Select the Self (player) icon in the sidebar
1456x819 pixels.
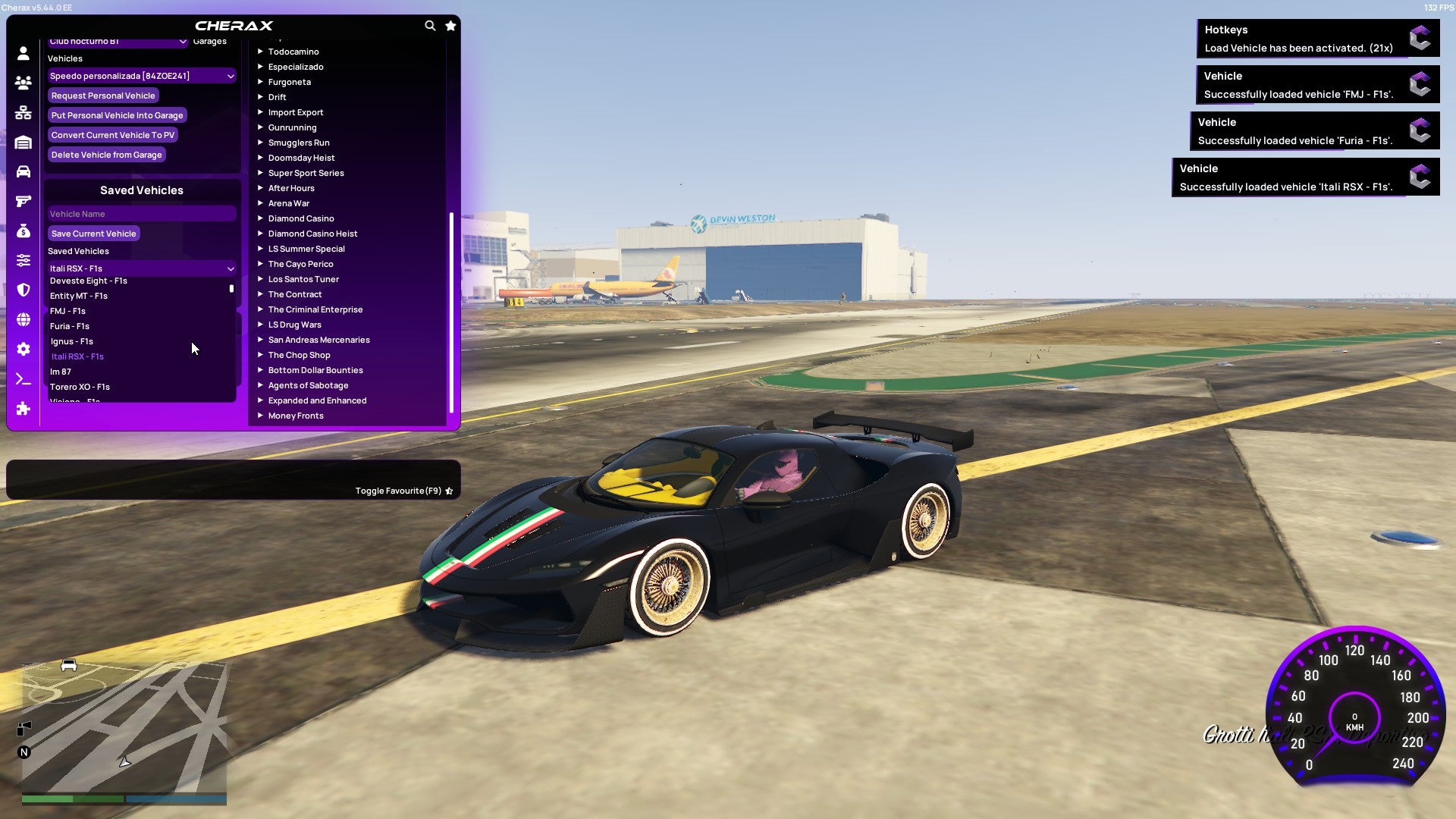coord(23,54)
